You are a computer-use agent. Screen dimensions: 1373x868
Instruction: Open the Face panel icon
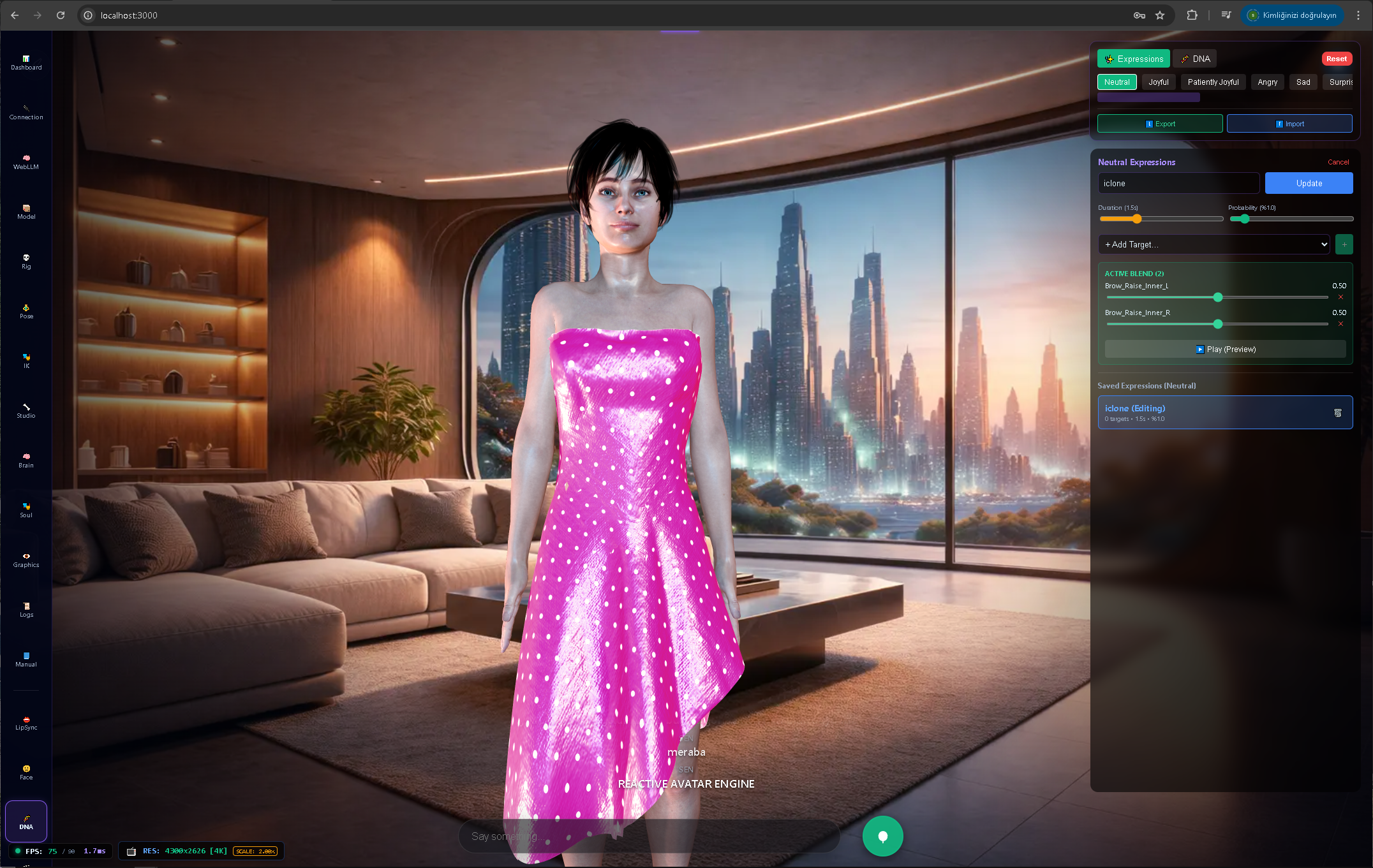click(x=26, y=772)
